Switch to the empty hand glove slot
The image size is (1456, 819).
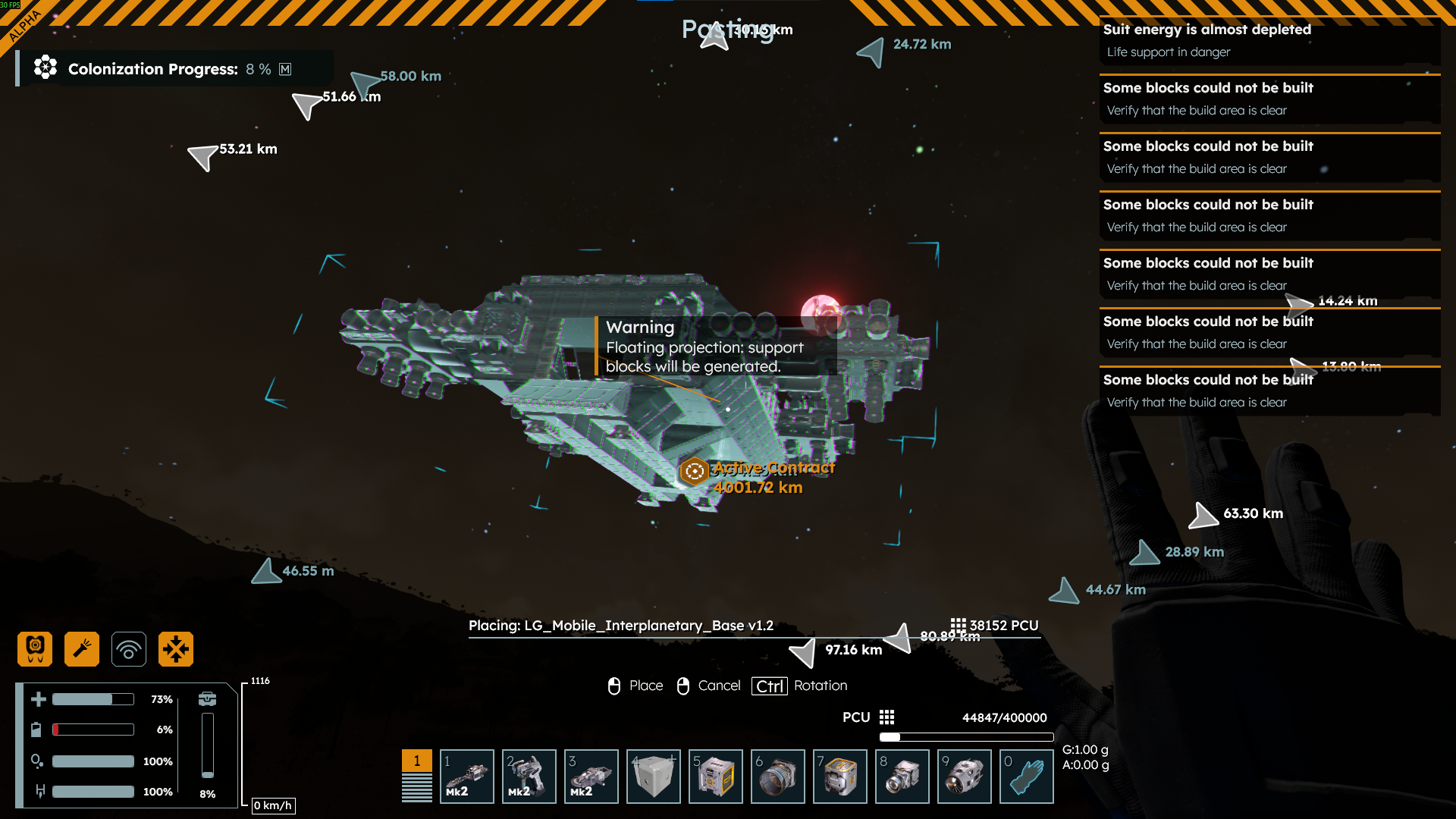[x=1026, y=776]
